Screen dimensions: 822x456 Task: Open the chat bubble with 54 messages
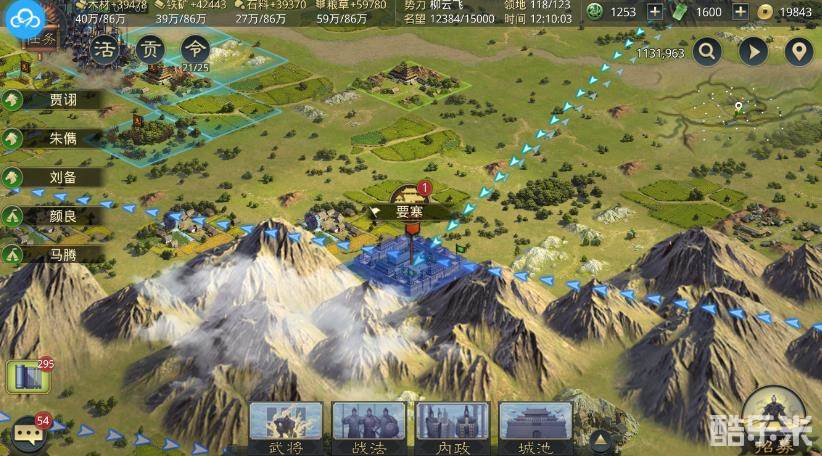tap(29, 432)
